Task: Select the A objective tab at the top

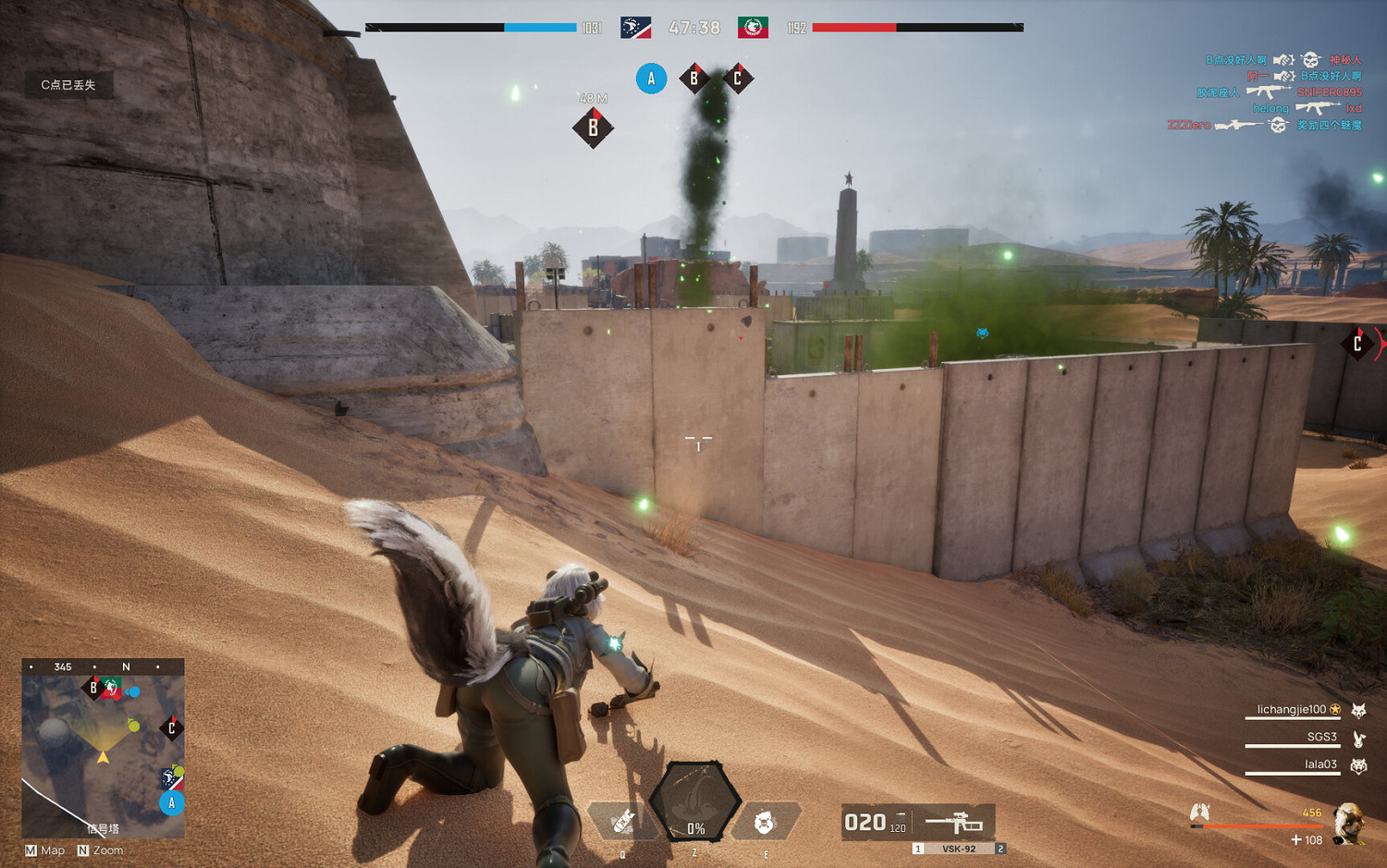Action: [652, 79]
